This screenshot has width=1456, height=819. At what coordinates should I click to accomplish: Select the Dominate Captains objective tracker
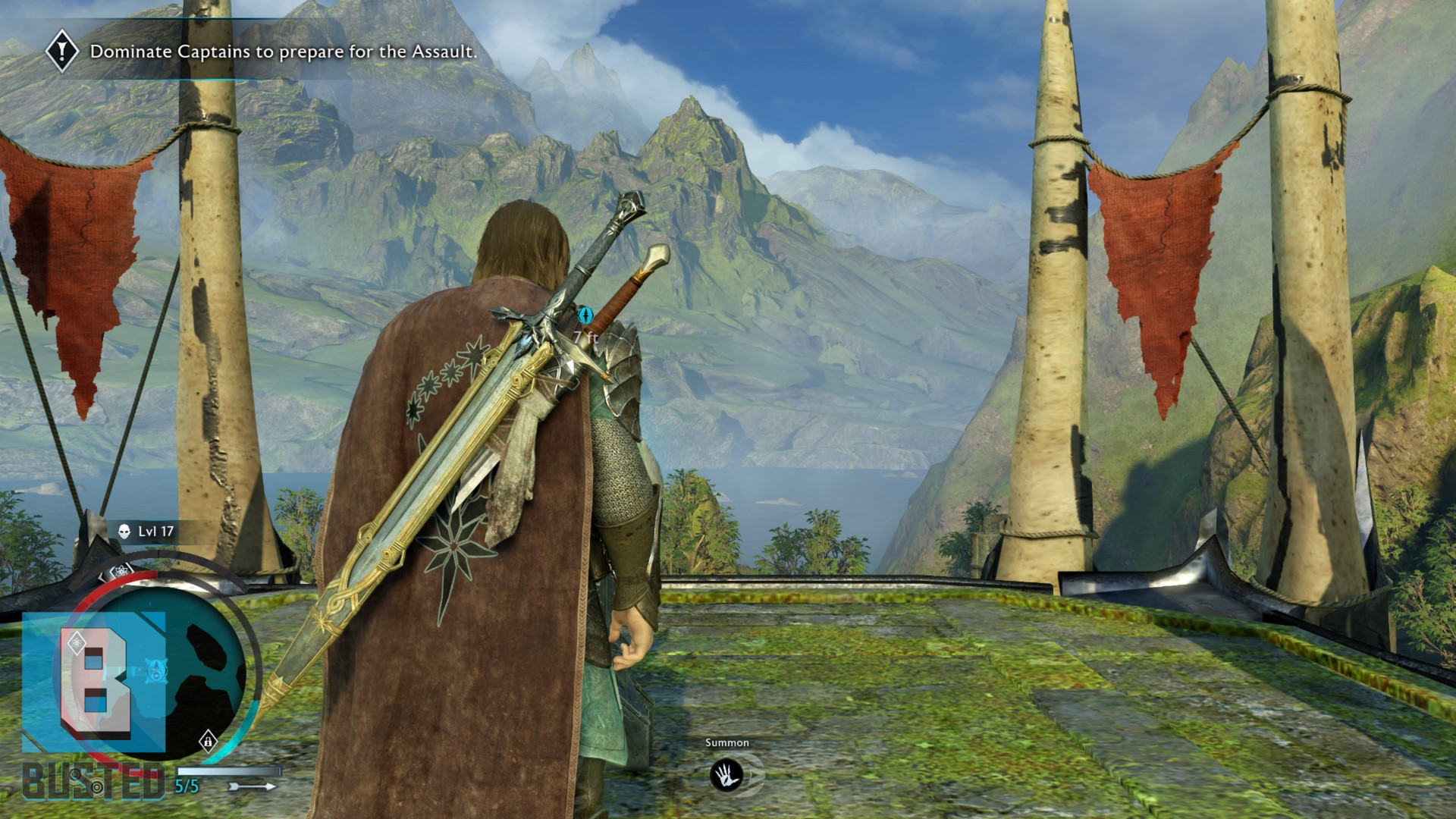click(x=283, y=52)
